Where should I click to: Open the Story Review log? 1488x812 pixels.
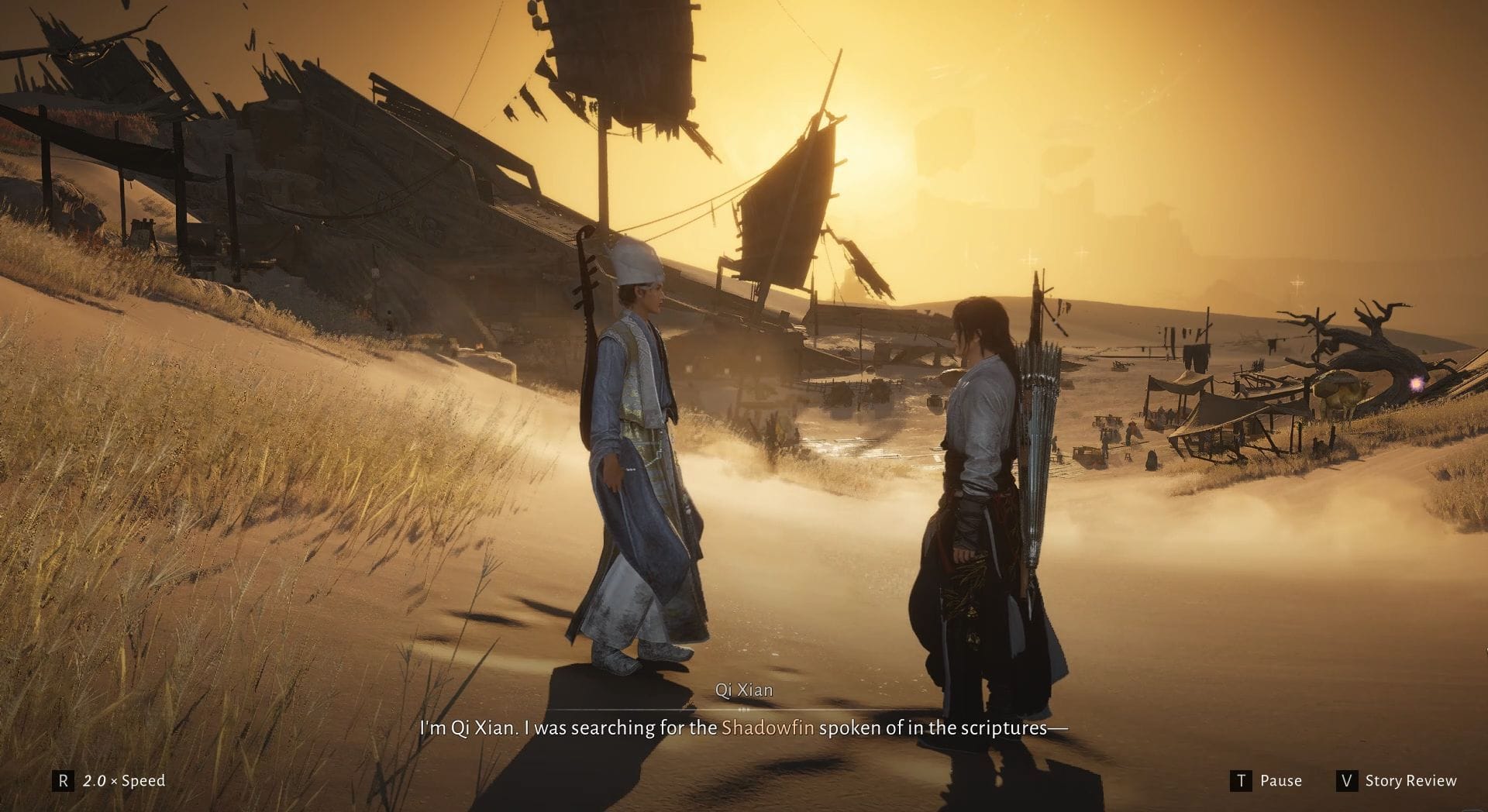[1397, 780]
